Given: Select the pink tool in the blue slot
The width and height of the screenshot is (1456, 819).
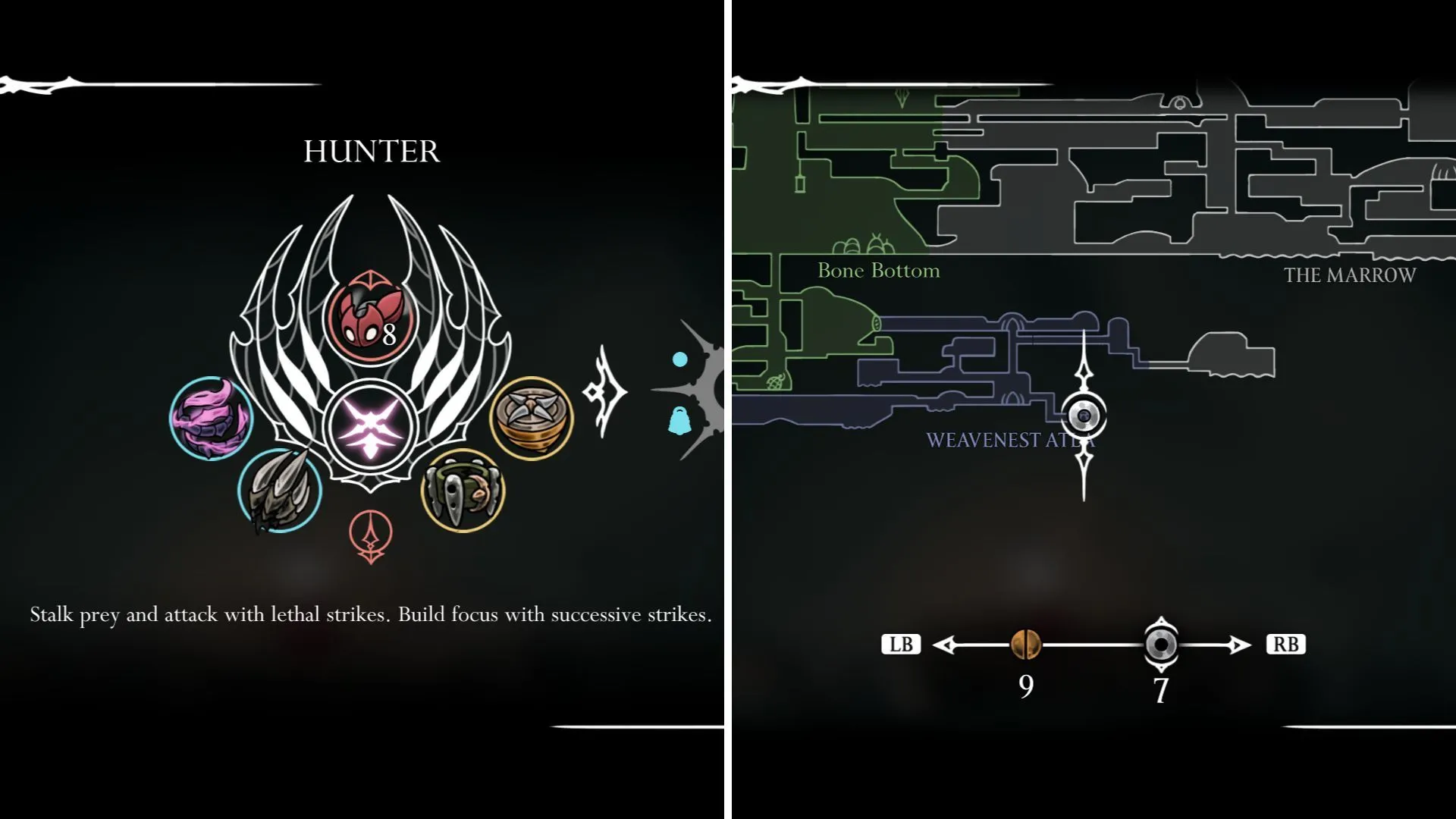Looking at the screenshot, I should pyautogui.click(x=212, y=417).
